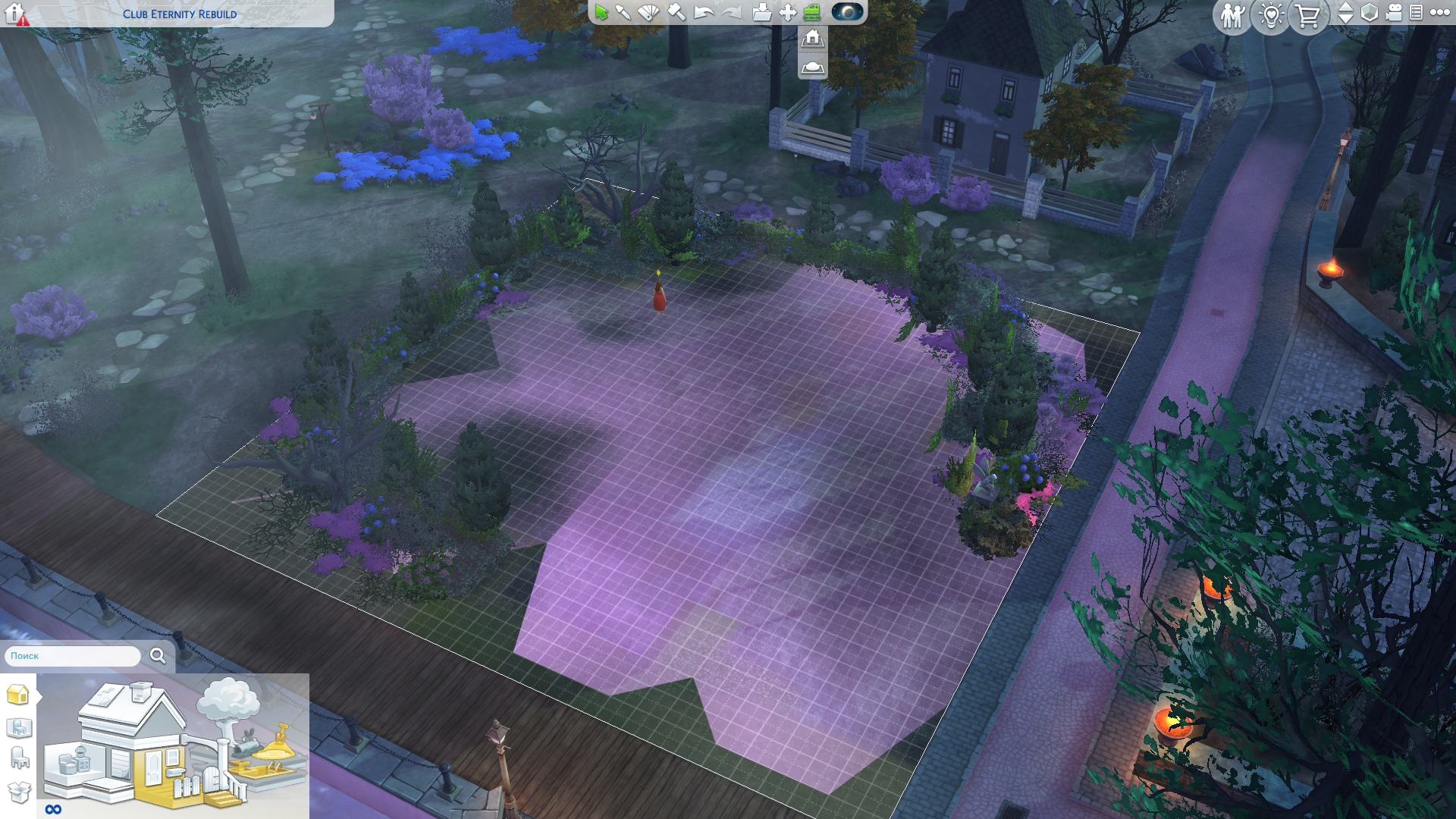
Task: Activate the move lot arrows tool
Action: click(788, 12)
